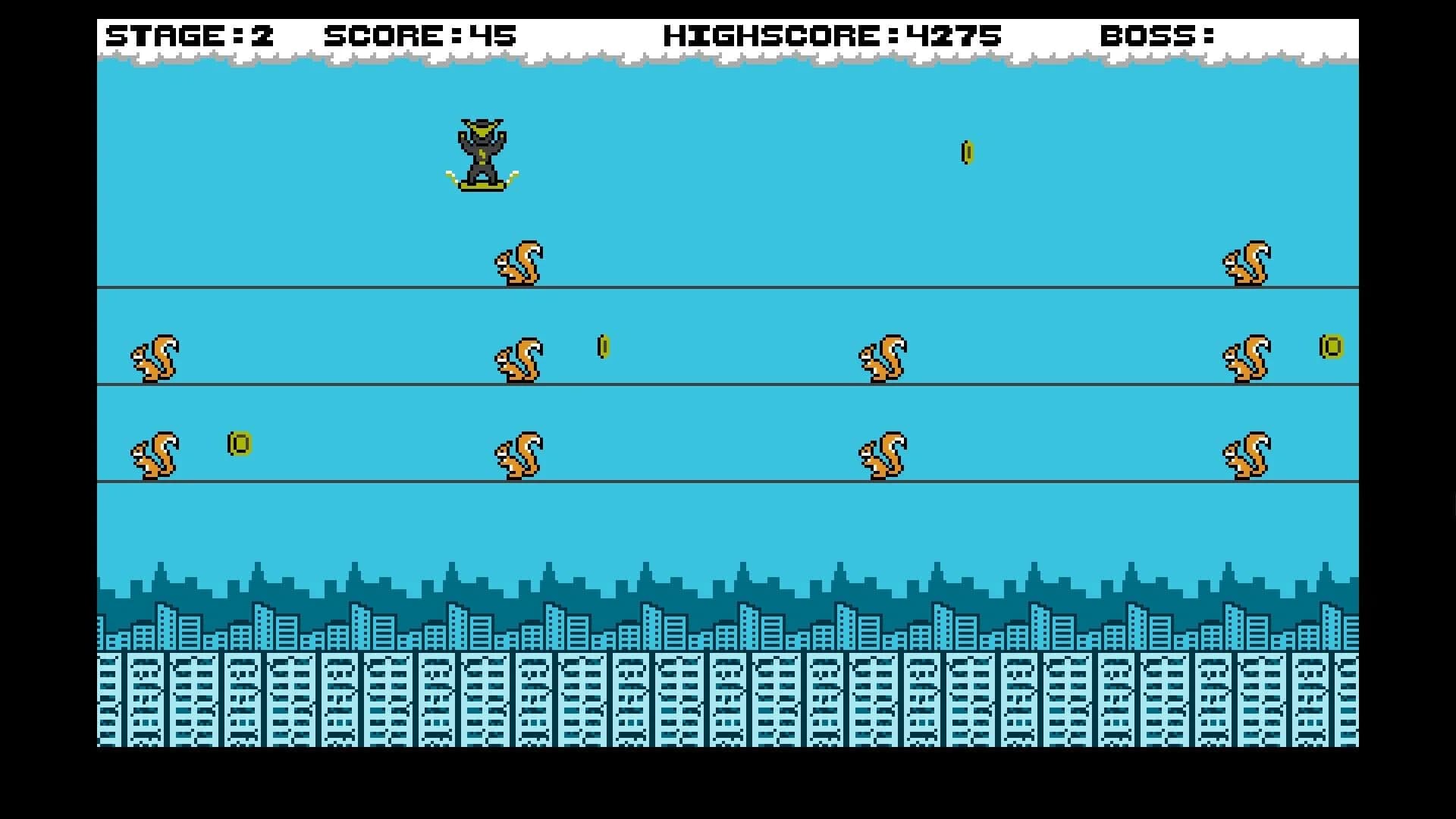Click the coin beside the center middle-wire squirrel
Screen dimensions: 1456x819
pyautogui.click(x=603, y=347)
